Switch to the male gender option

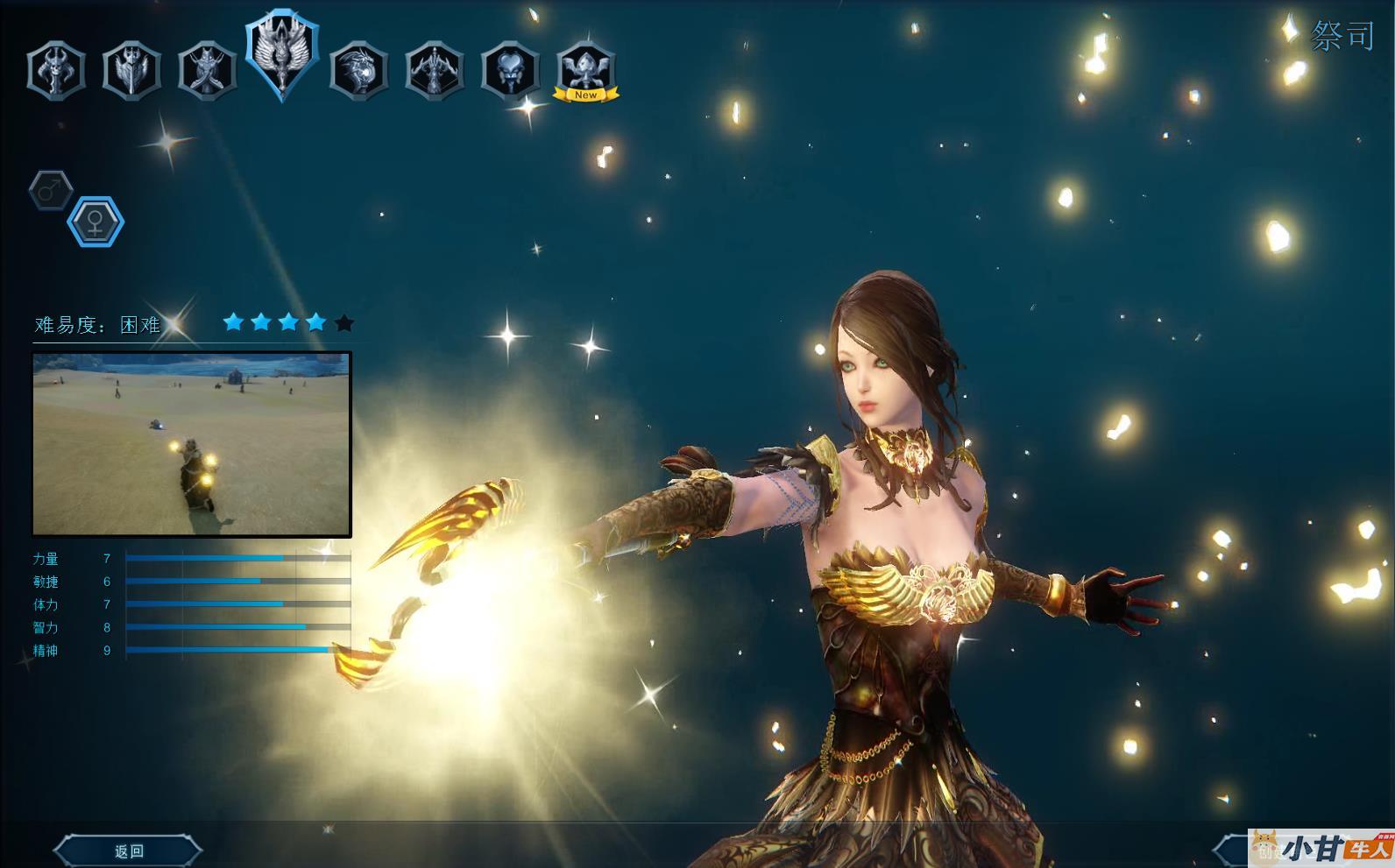click(51, 189)
